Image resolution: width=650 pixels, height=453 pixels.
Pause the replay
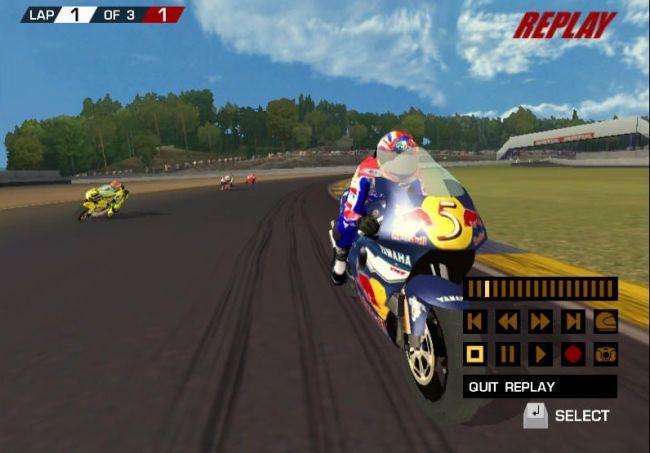click(508, 354)
